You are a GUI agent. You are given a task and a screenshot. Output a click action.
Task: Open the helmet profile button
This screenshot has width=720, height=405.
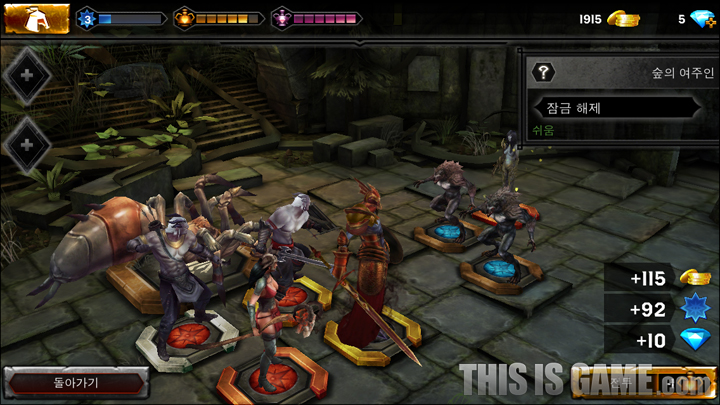tap(36, 18)
